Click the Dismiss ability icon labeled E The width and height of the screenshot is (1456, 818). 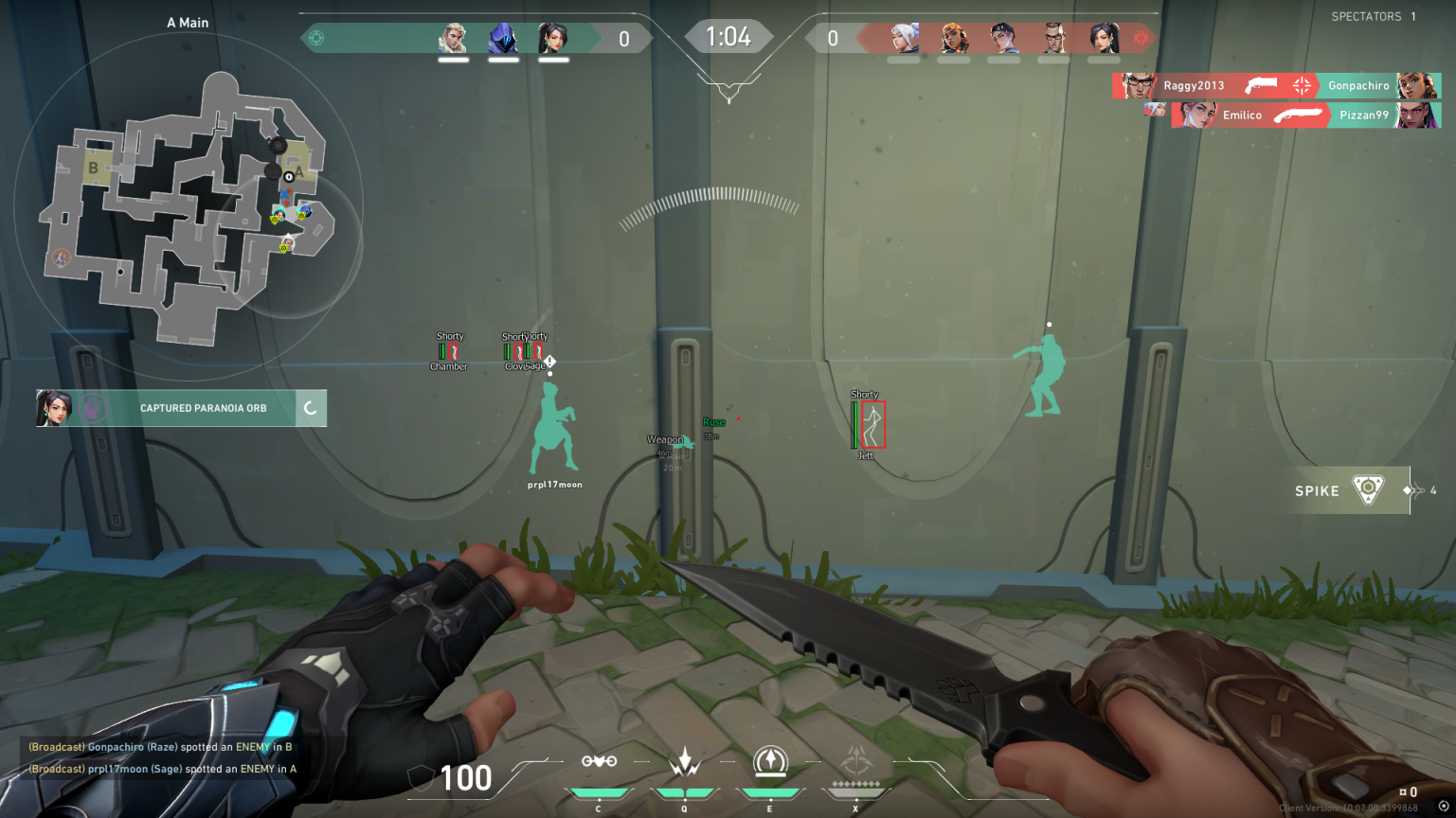(770, 763)
